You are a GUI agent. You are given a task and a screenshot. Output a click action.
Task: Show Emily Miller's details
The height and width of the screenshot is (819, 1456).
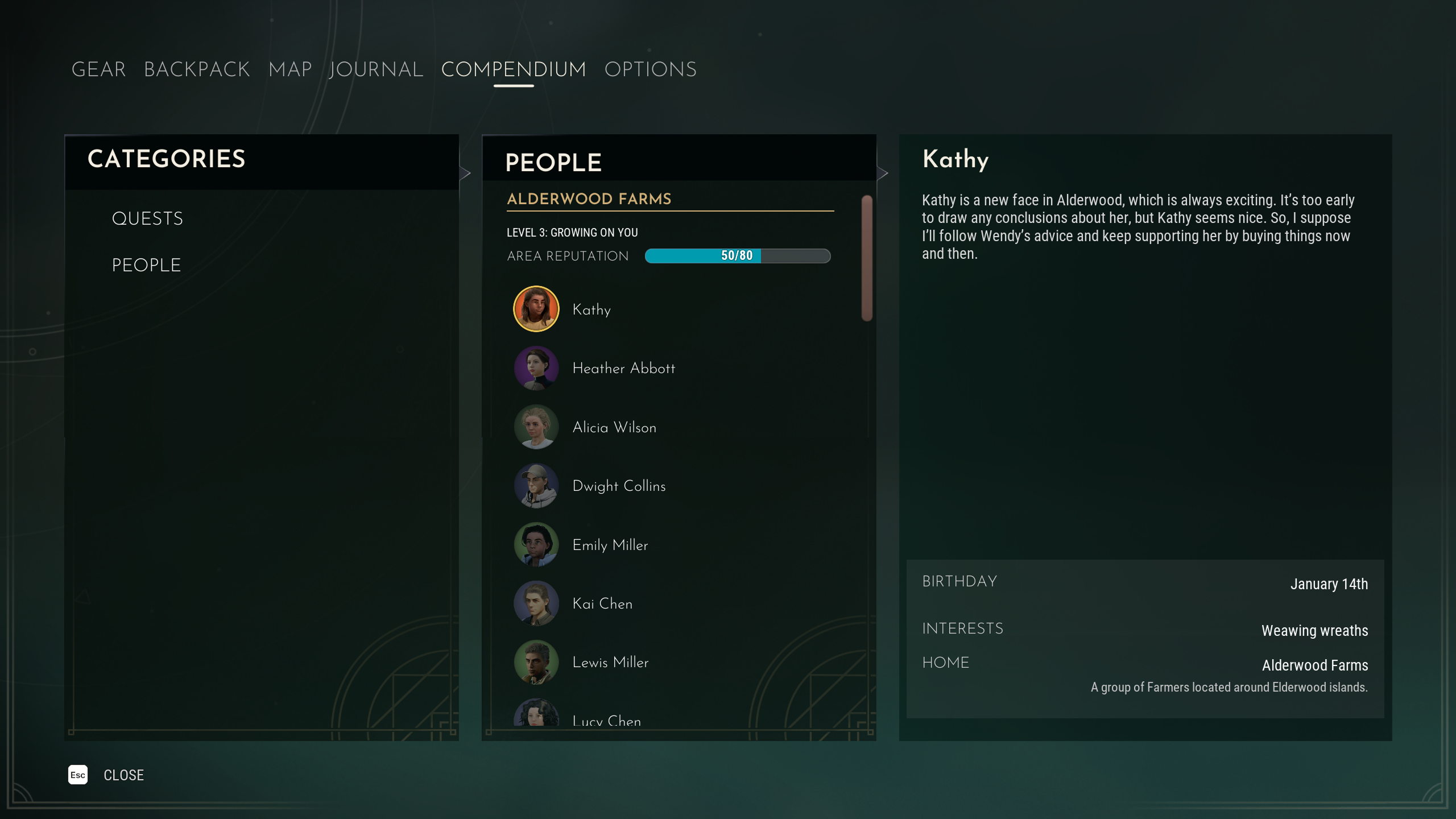coord(610,545)
